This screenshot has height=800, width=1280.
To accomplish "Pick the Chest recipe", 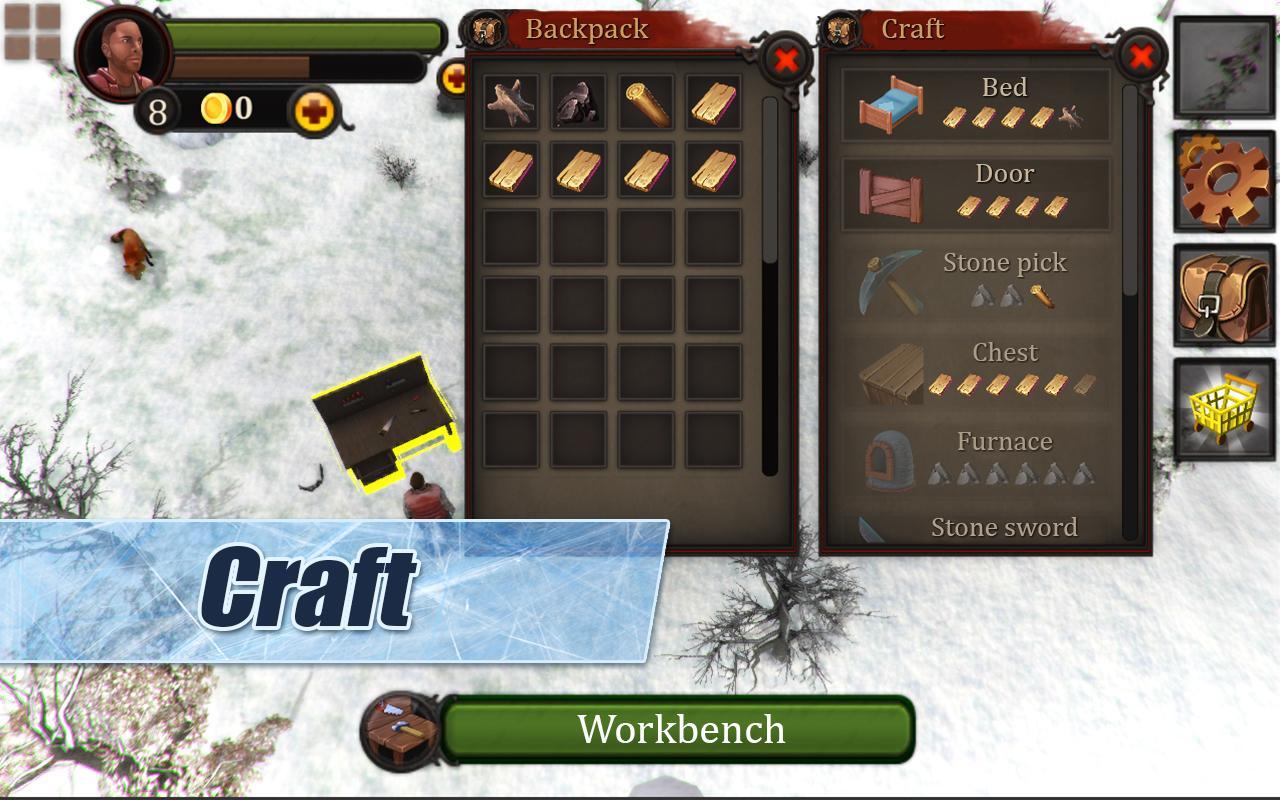I will 976,372.
